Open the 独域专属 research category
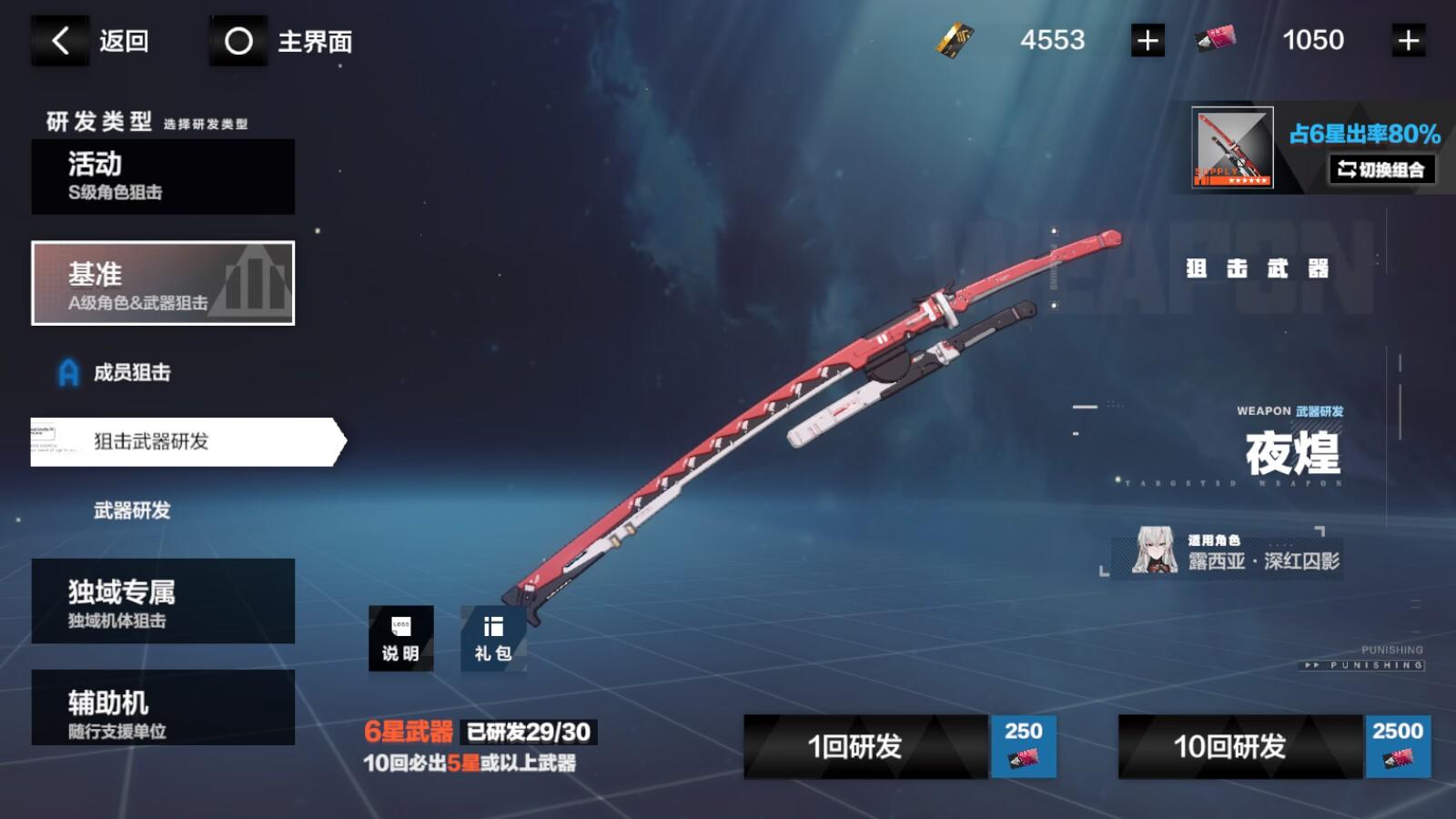This screenshot has height=819, width=1456. pyautogui.click(x=162, y=601)
